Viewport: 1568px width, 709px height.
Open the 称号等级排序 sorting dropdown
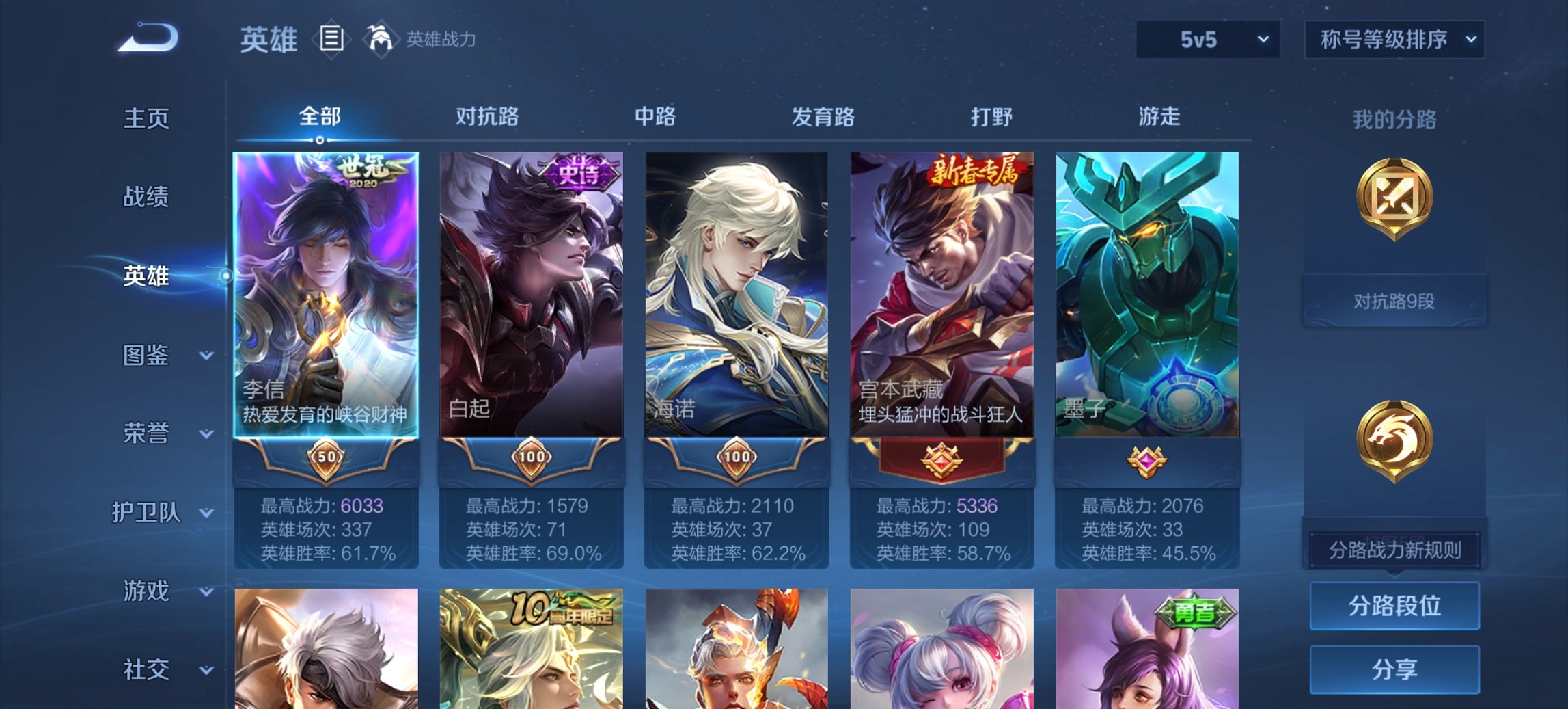point(1394,40)
